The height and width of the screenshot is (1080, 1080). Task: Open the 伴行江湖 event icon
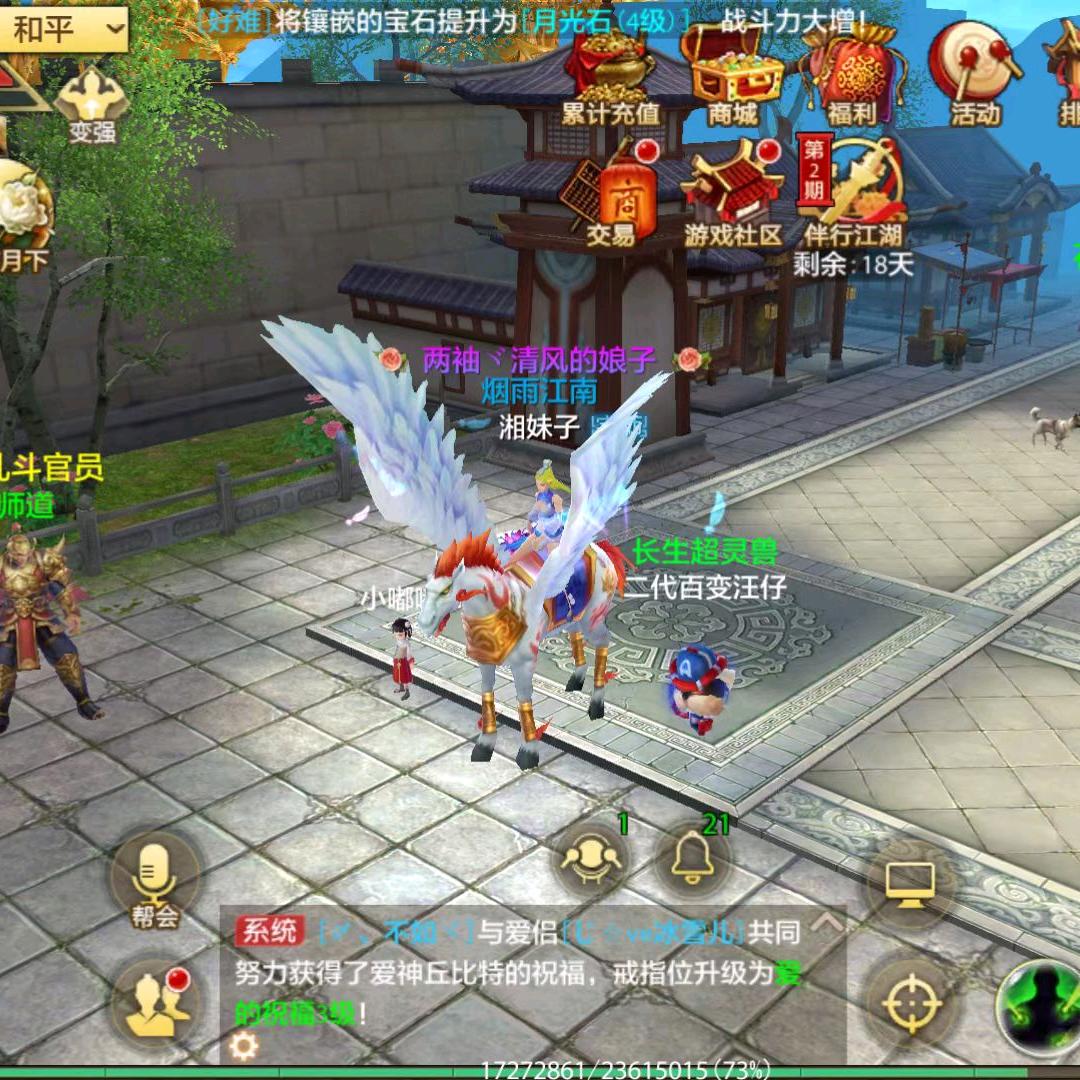click(x=853, y=190)
